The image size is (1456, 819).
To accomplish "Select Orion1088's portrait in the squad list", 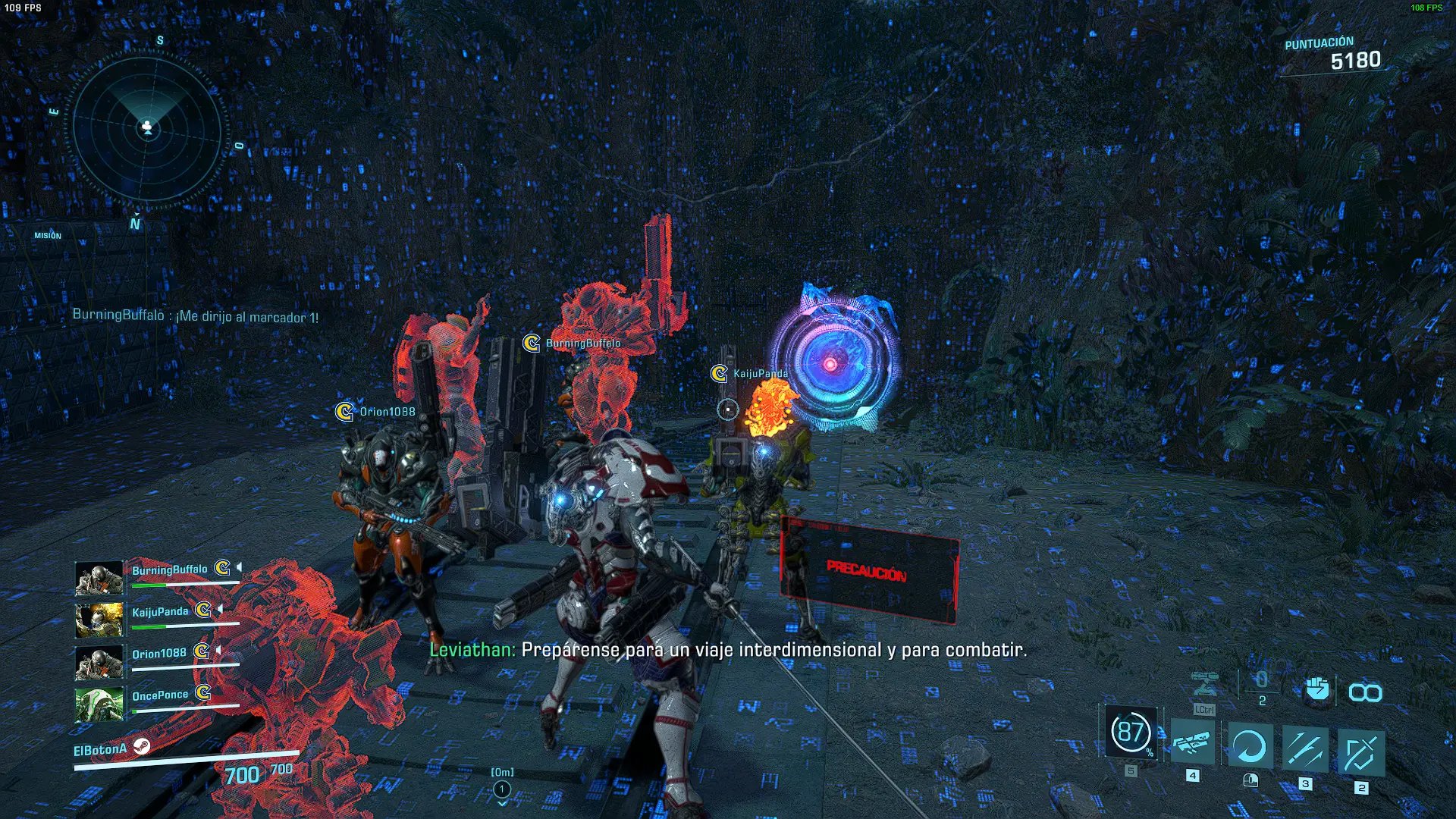I will (99, 663).
